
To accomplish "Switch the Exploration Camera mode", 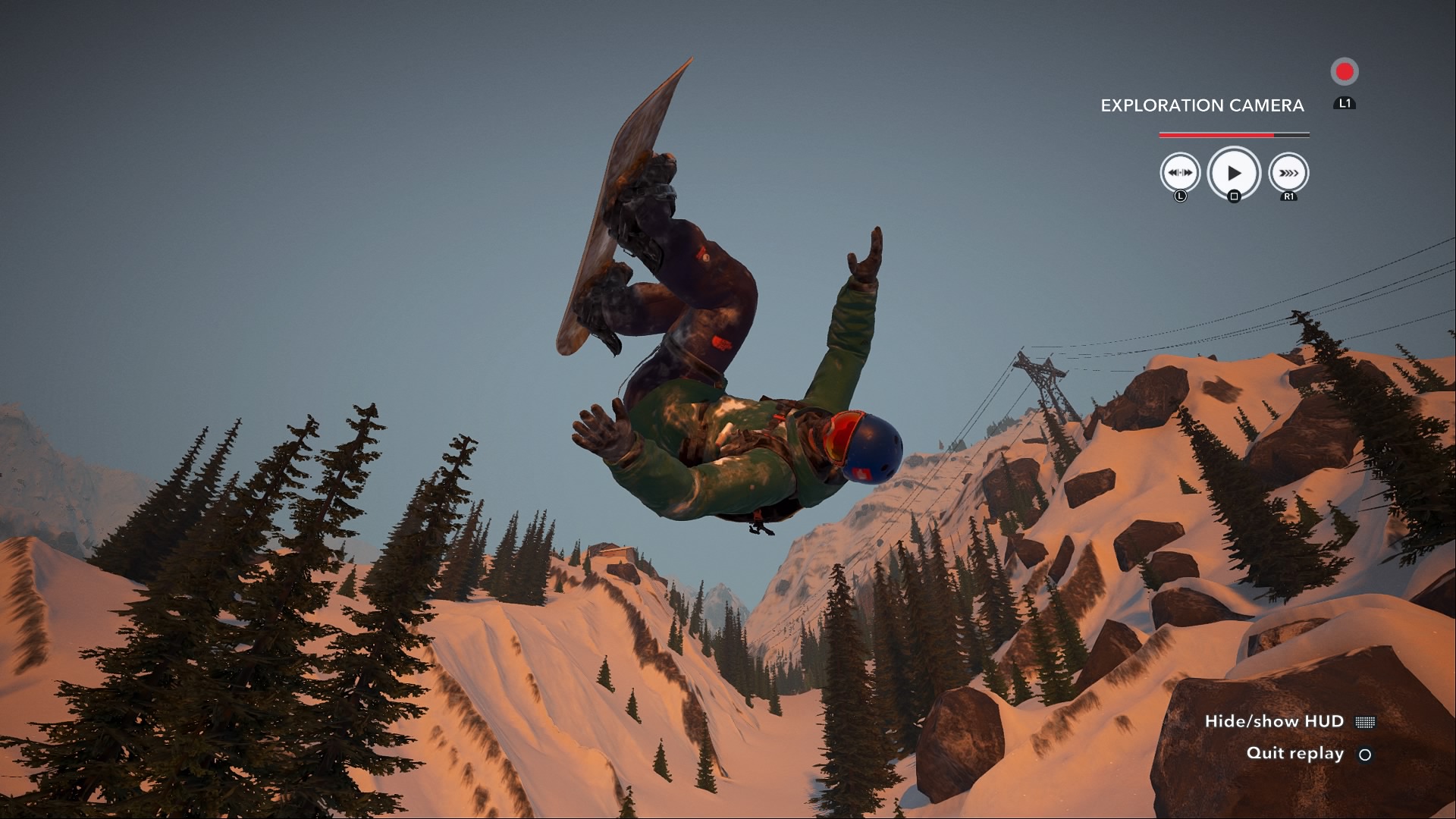I will pyautogui.click(x=1202, y=105).
